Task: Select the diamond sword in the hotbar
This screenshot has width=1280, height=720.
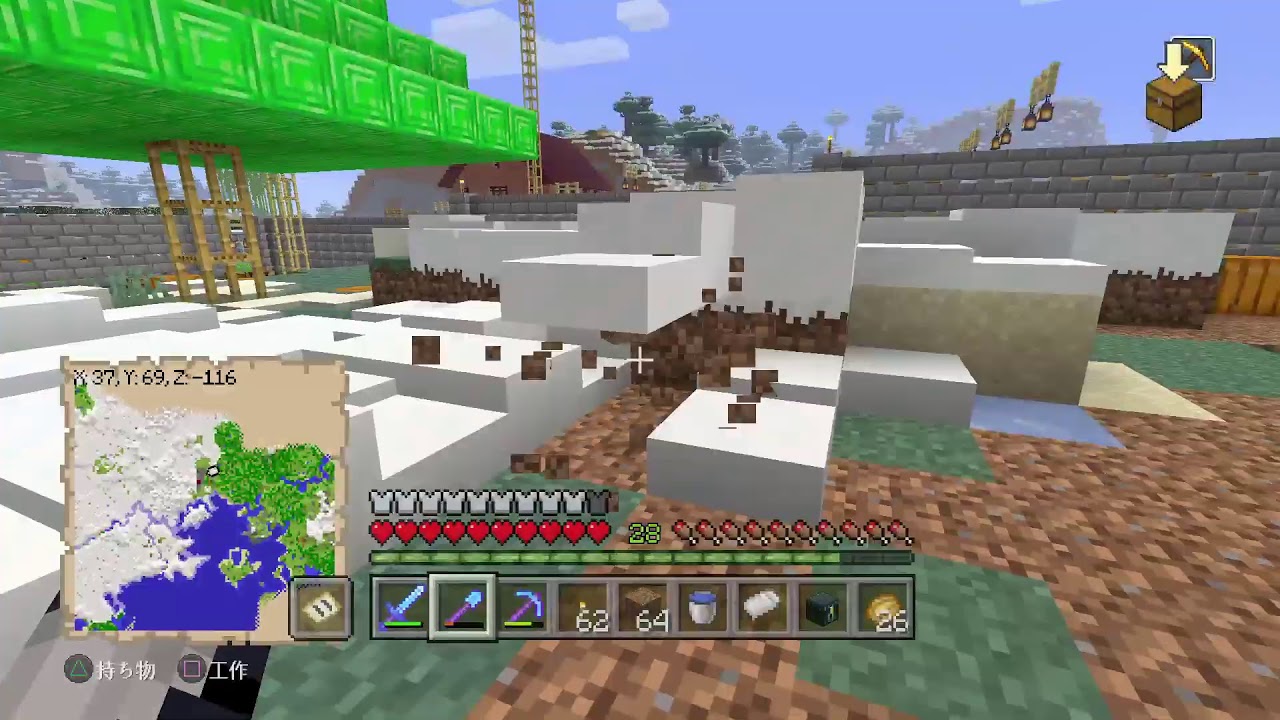Action: [400, 610]
